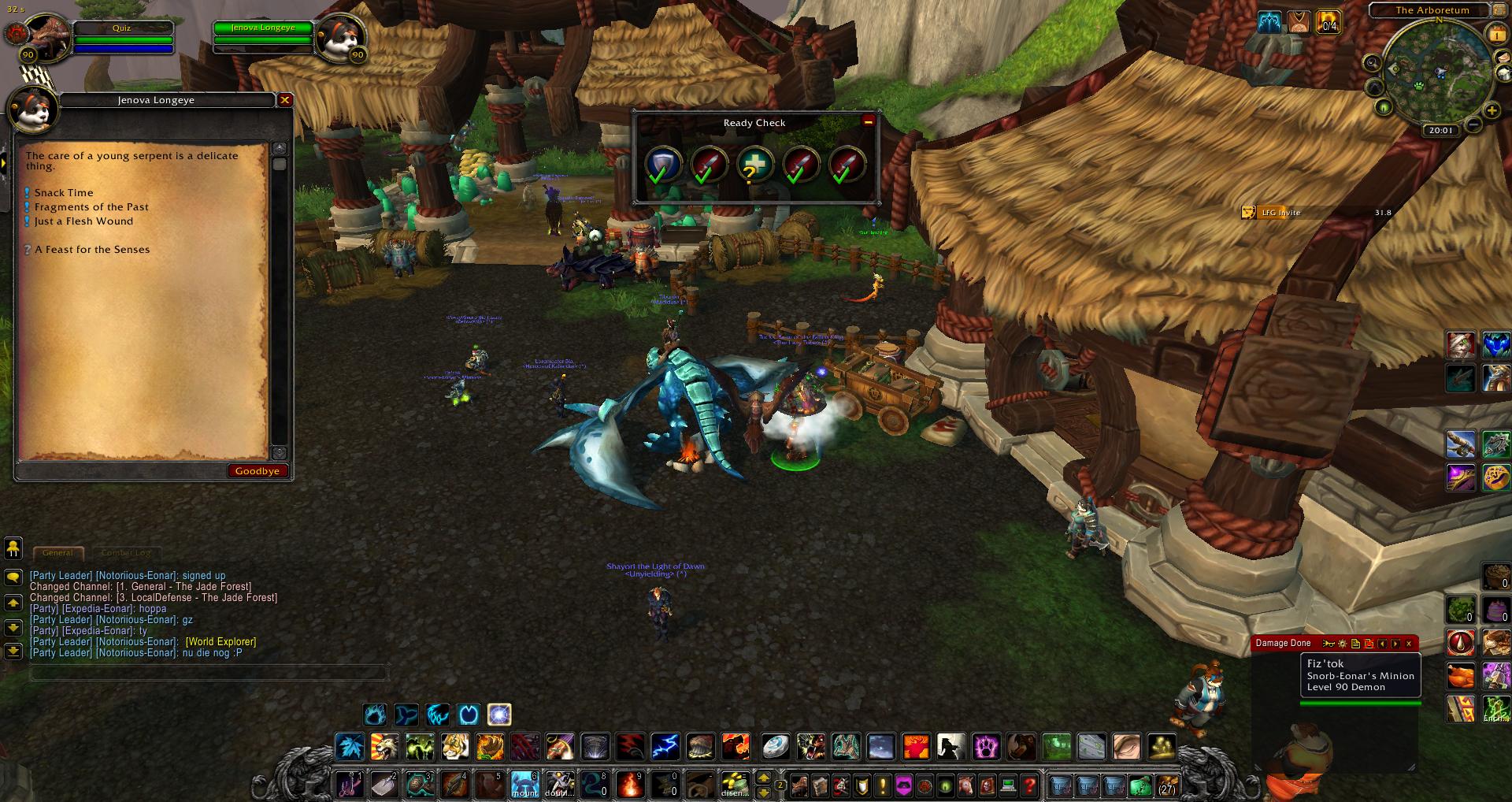
Task: Open the red question mark help button
Action: [x=1029, y=785]
